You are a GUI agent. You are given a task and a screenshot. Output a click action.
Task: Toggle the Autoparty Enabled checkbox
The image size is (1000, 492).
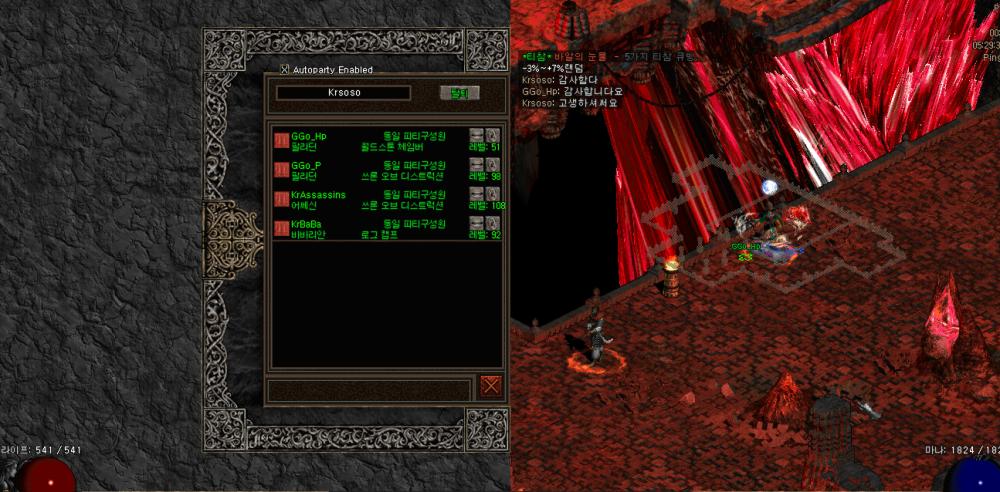[x=285, y=69]
